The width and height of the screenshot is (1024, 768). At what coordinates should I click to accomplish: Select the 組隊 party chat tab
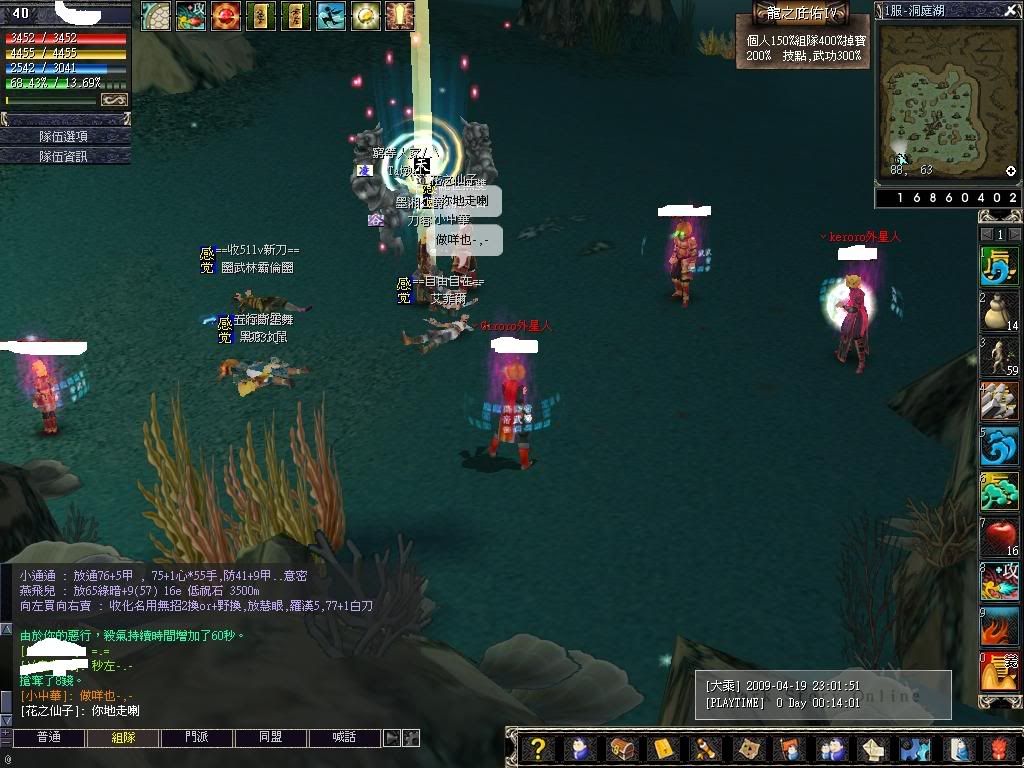pyautogui.click(x=122, y=738)
